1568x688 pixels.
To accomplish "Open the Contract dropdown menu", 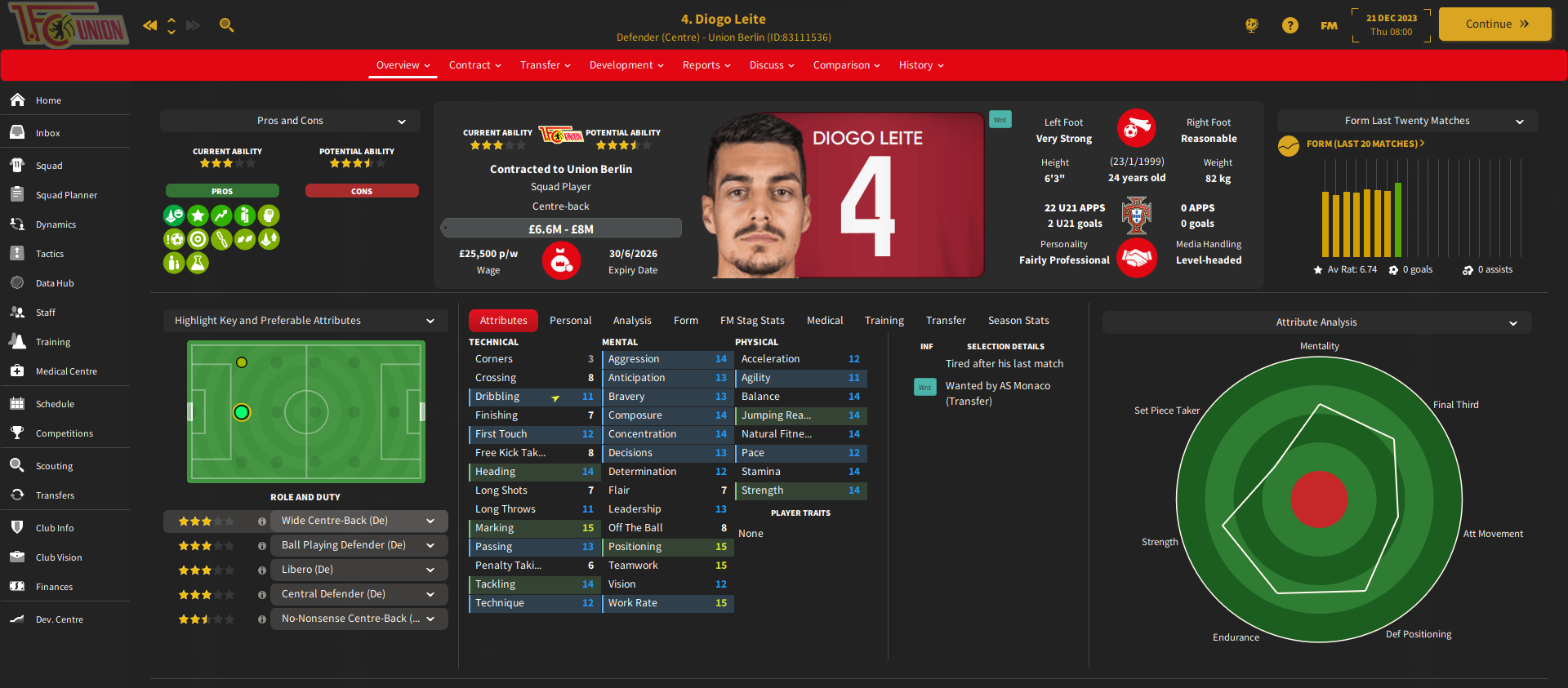I will click(x=474, y=65).
